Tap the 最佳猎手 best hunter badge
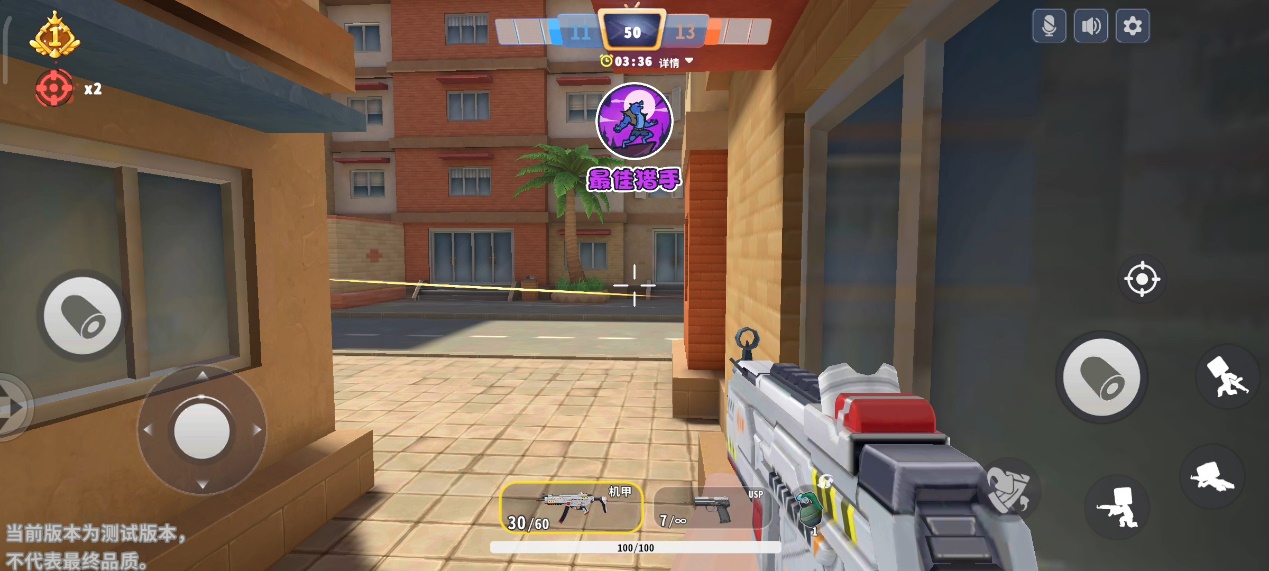 click(x=634, y=136)
